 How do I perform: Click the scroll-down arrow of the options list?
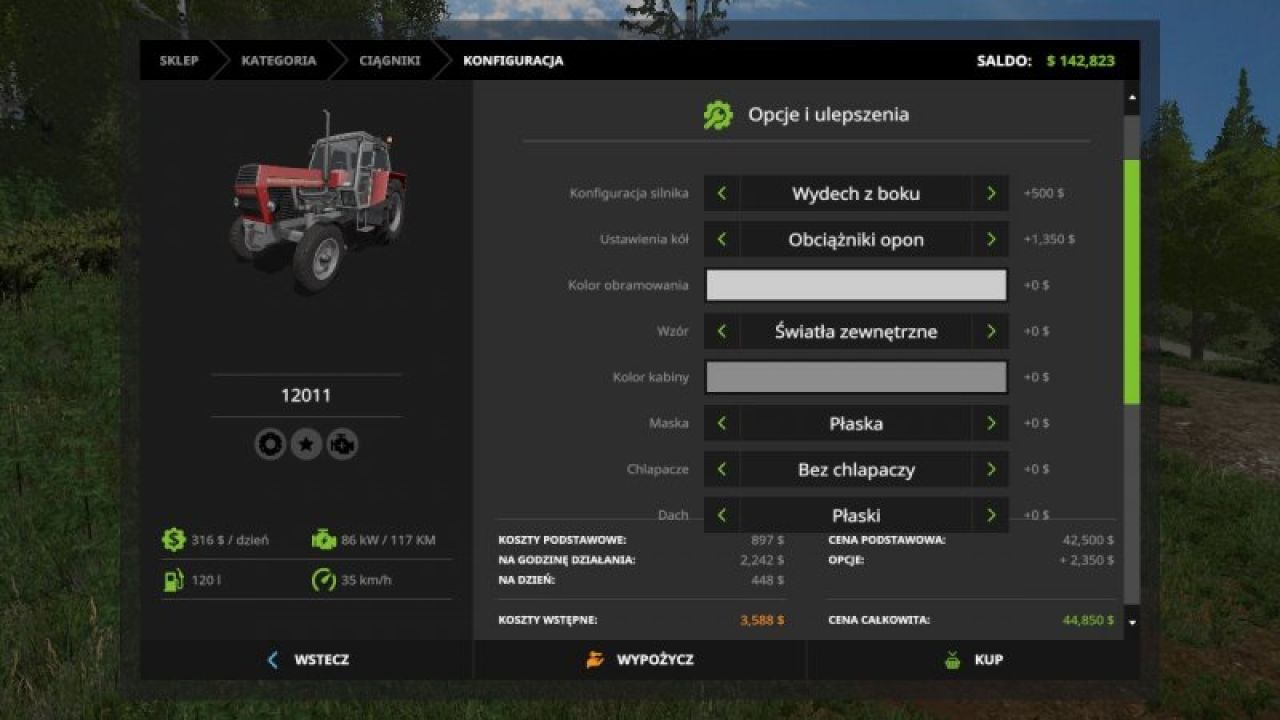coord(1132,622)
